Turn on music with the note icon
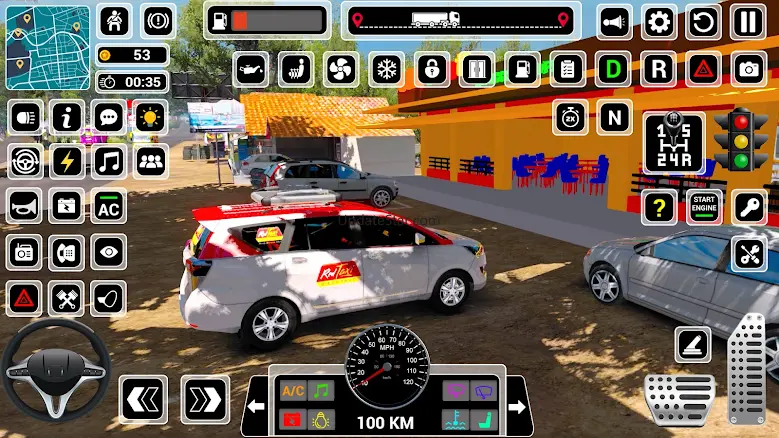 [x=109, y=161]
